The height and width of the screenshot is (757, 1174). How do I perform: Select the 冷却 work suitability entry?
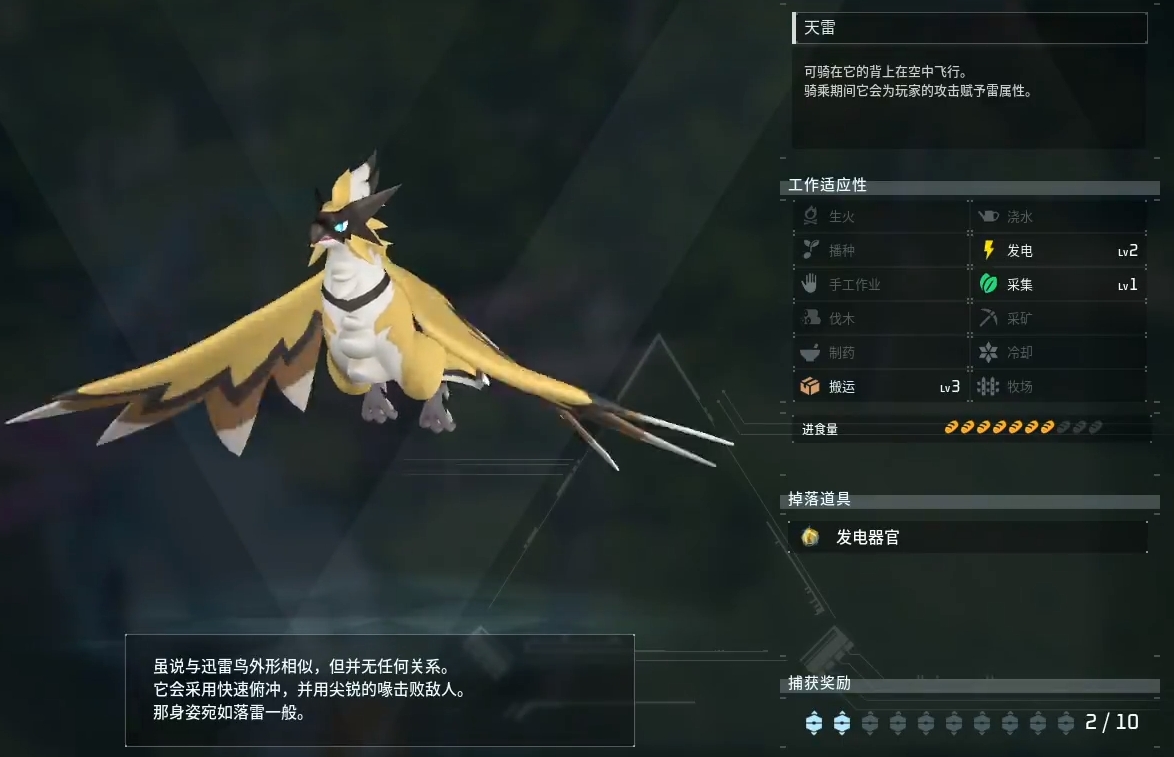(x=1059, y=353)
